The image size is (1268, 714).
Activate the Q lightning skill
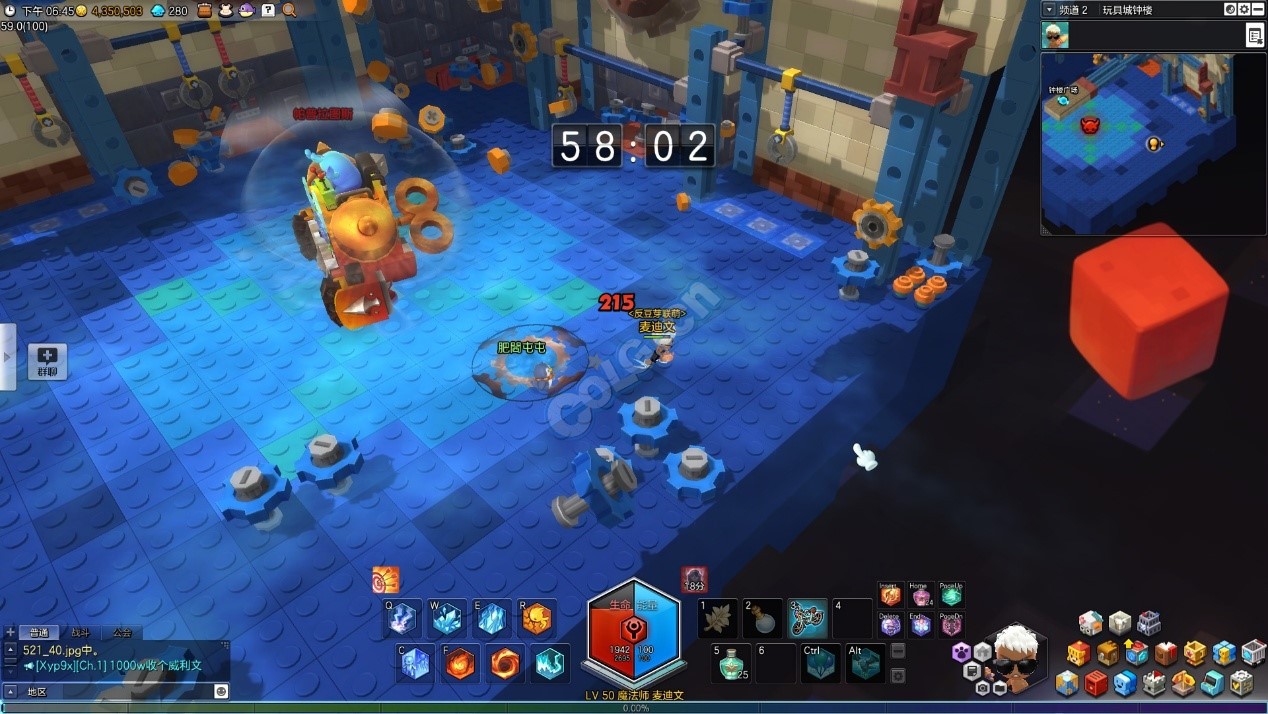tap(402, 620)
